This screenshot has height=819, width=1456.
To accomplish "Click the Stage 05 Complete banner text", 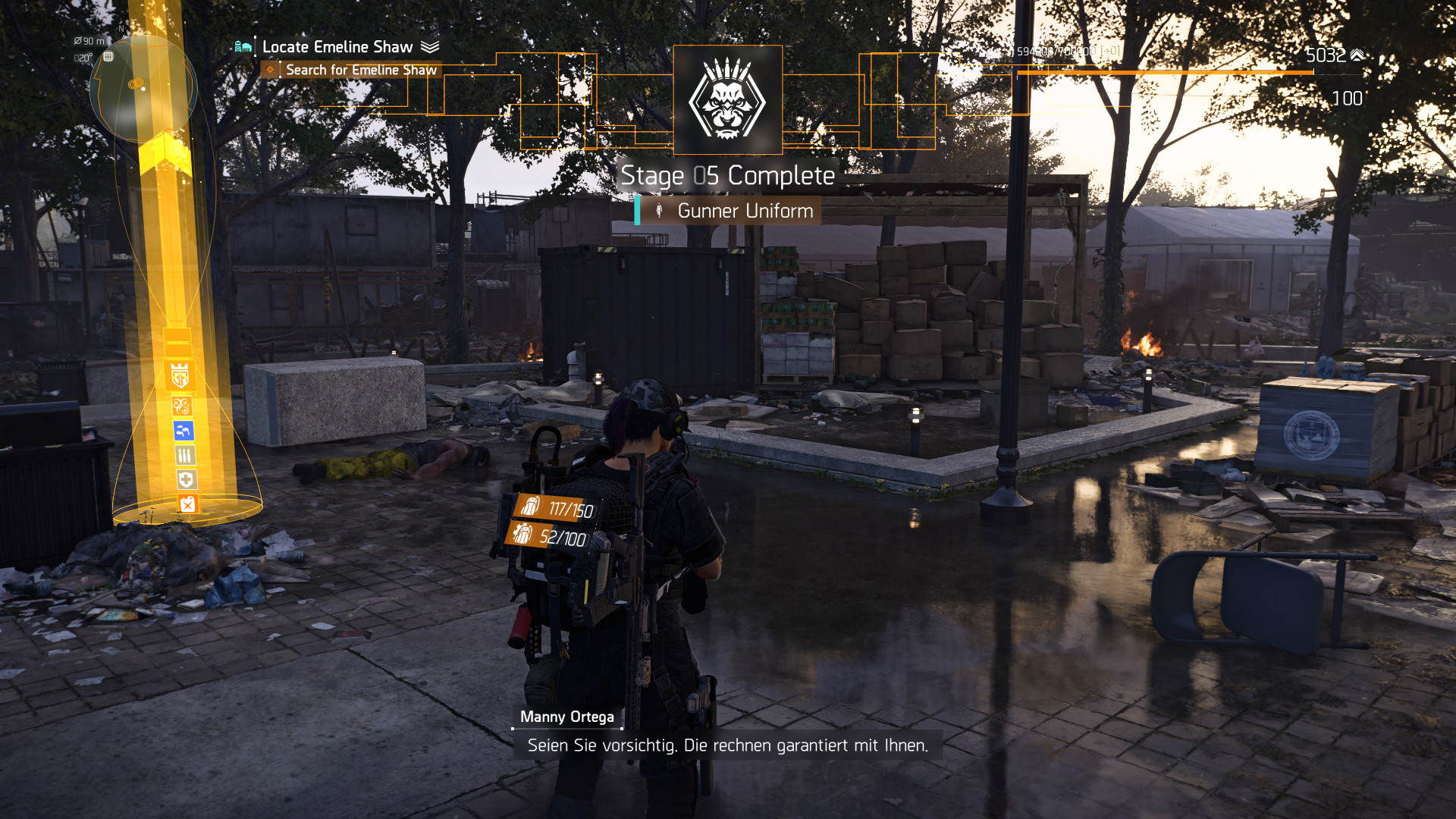I will click(727, 176).
